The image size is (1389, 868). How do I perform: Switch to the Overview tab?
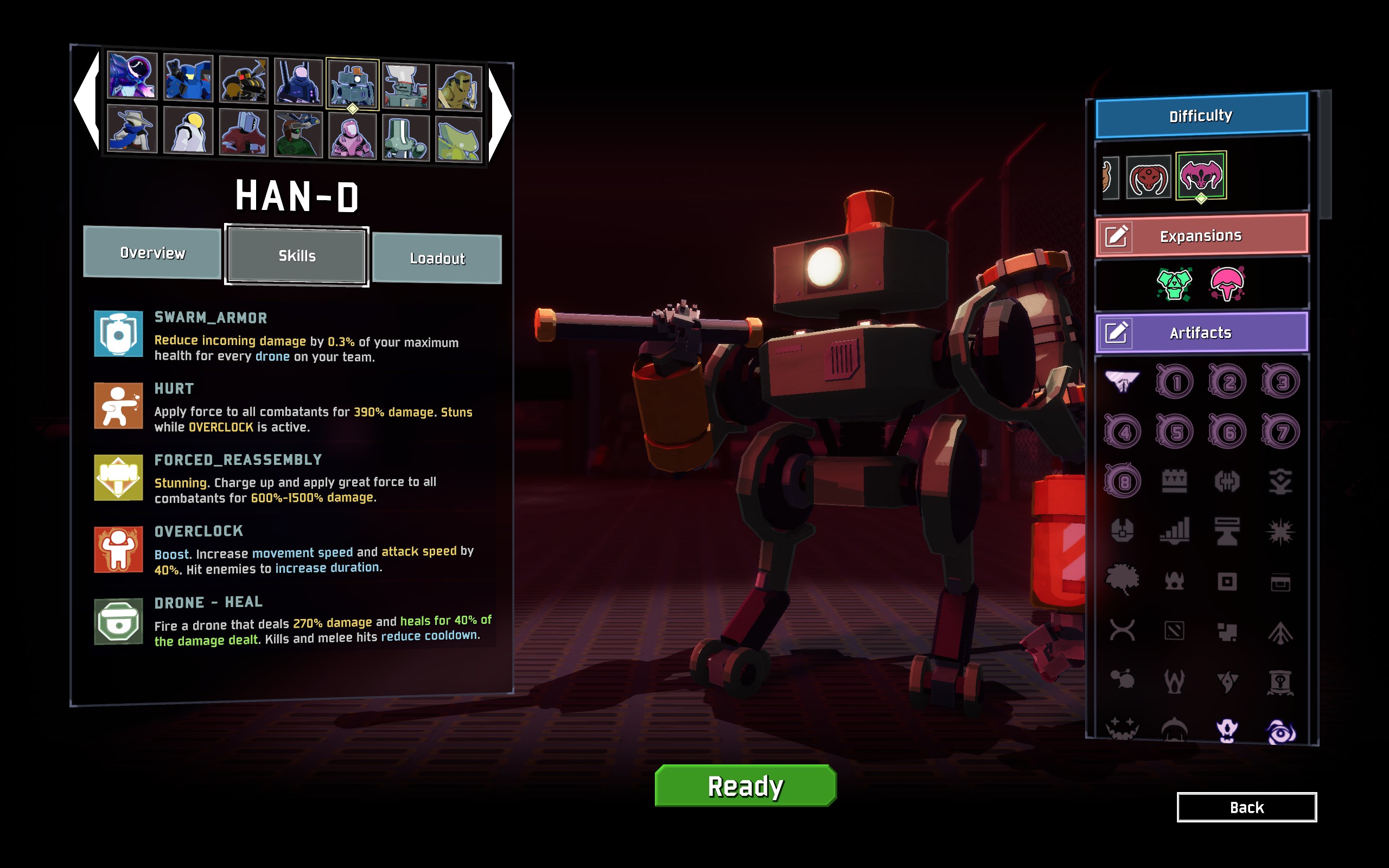[152, 253]
